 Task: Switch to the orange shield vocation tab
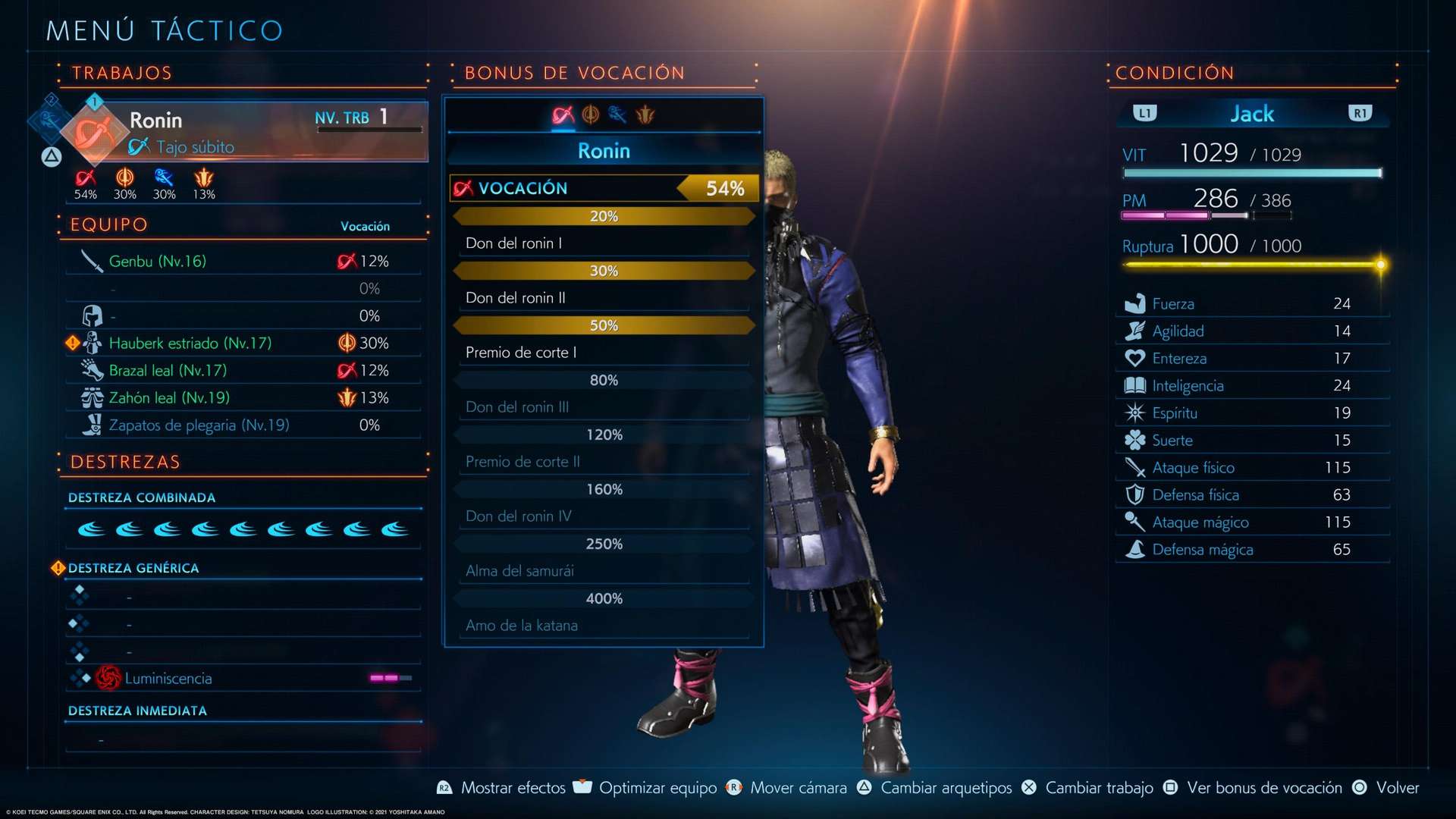coord(590,115)
